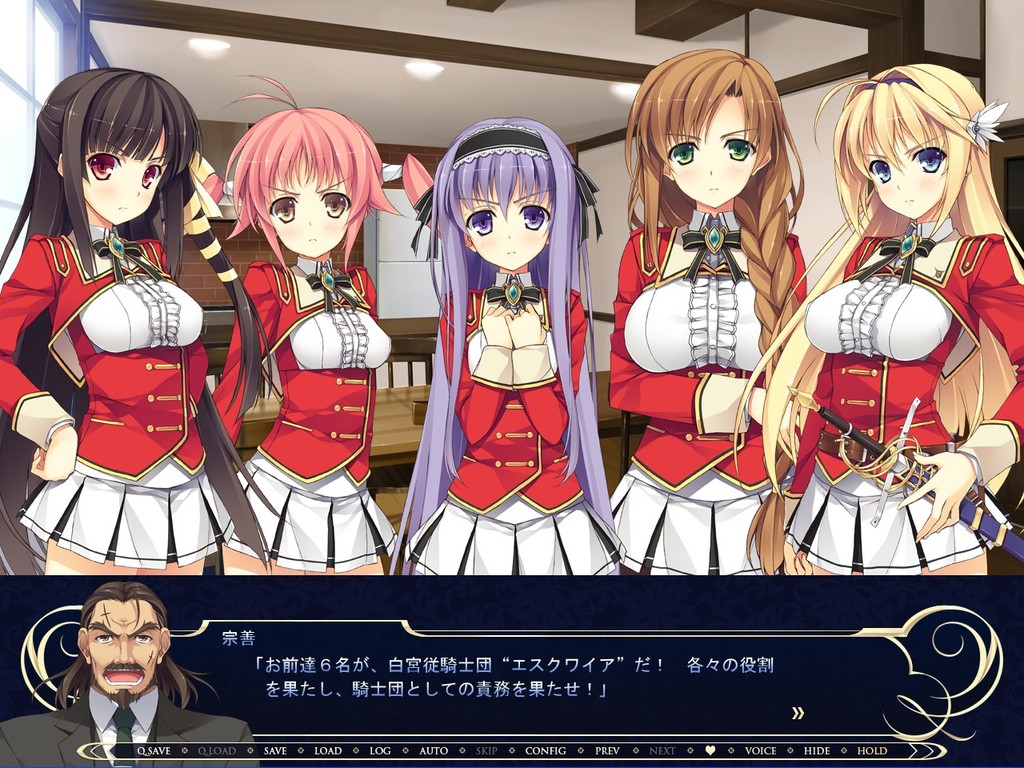Viewport: 1024px width, 768px height.
Task: Advance dialogue with the double-arrow indicator
Action: 798,713
